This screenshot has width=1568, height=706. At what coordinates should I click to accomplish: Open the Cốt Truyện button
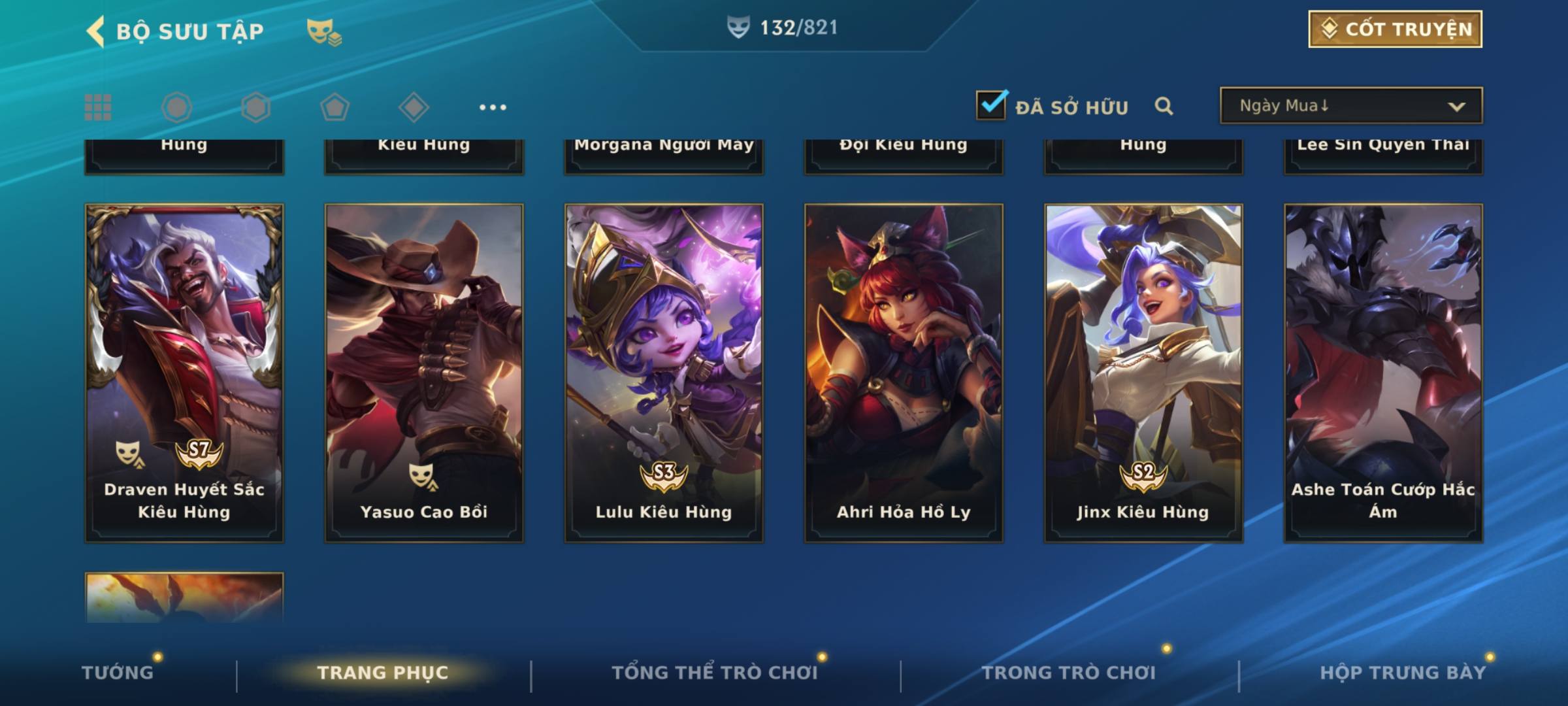1394,29
